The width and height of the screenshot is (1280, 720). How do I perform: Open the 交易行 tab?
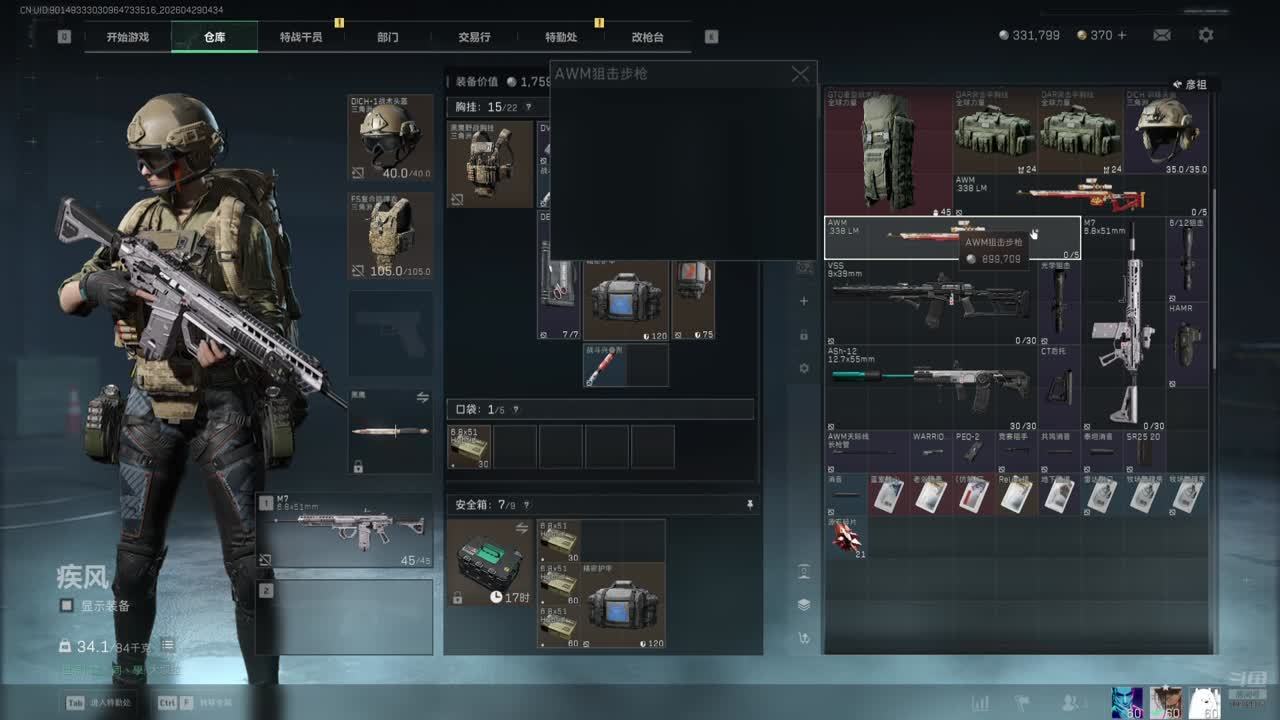point(474,37)
